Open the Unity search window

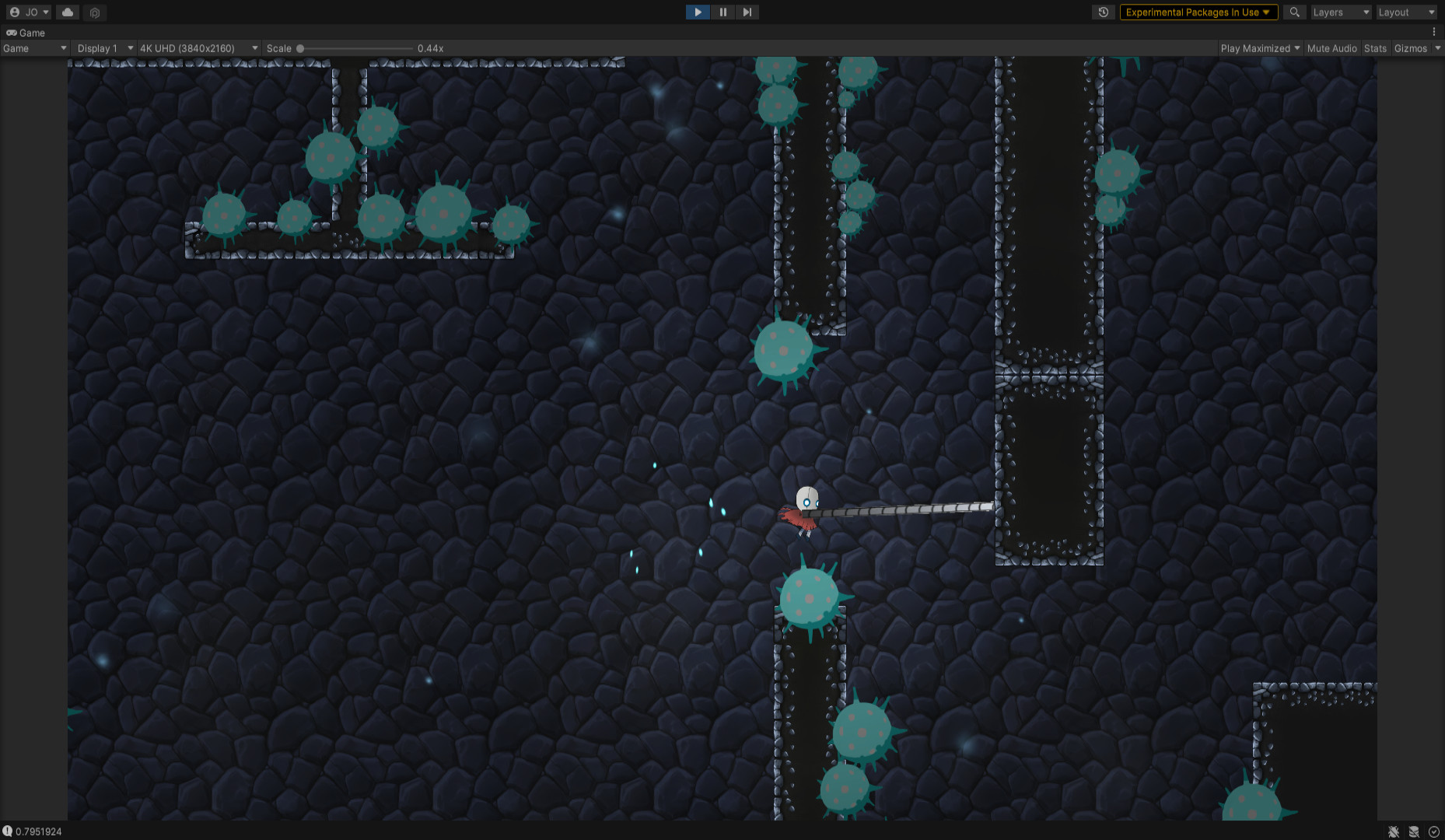click(1294, 12)
